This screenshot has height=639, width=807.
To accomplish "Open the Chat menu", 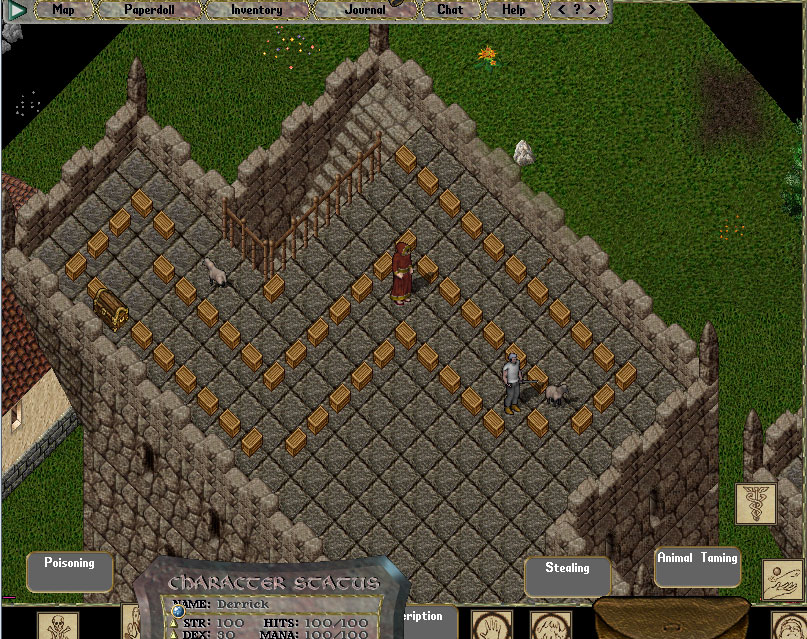I will tap(450, 10).
